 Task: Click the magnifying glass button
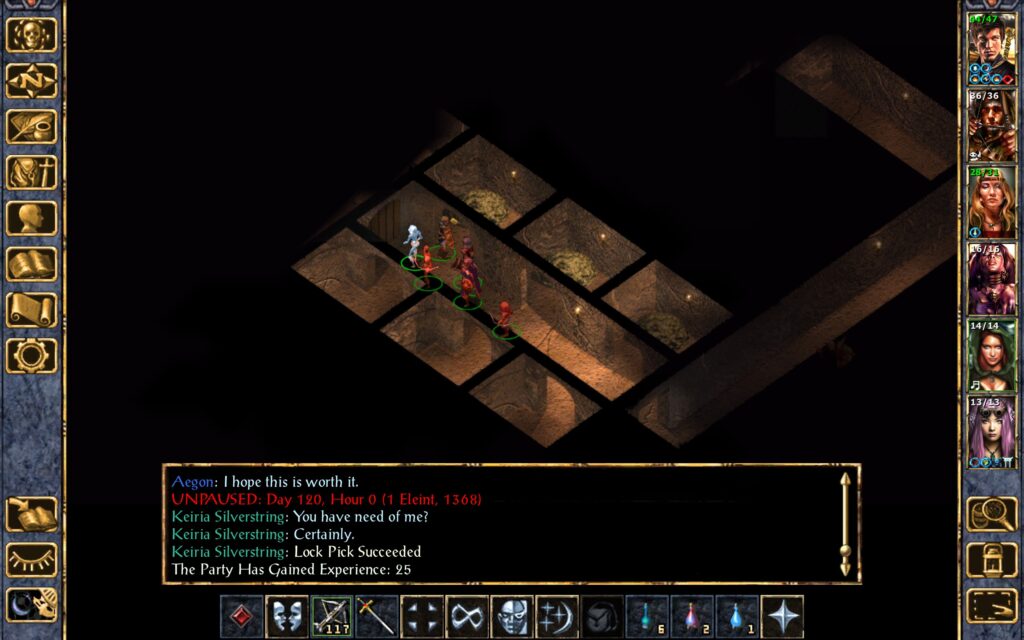pyautogui.click(x=991, y=514)
